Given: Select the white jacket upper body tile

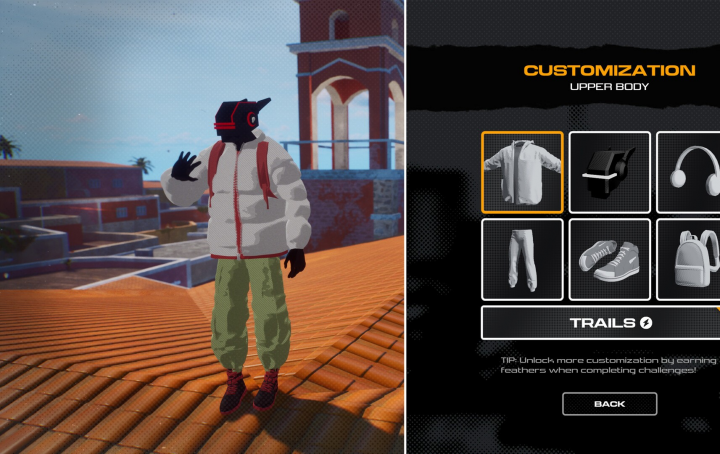Looking at the screenshot, I should coord(522,172).
